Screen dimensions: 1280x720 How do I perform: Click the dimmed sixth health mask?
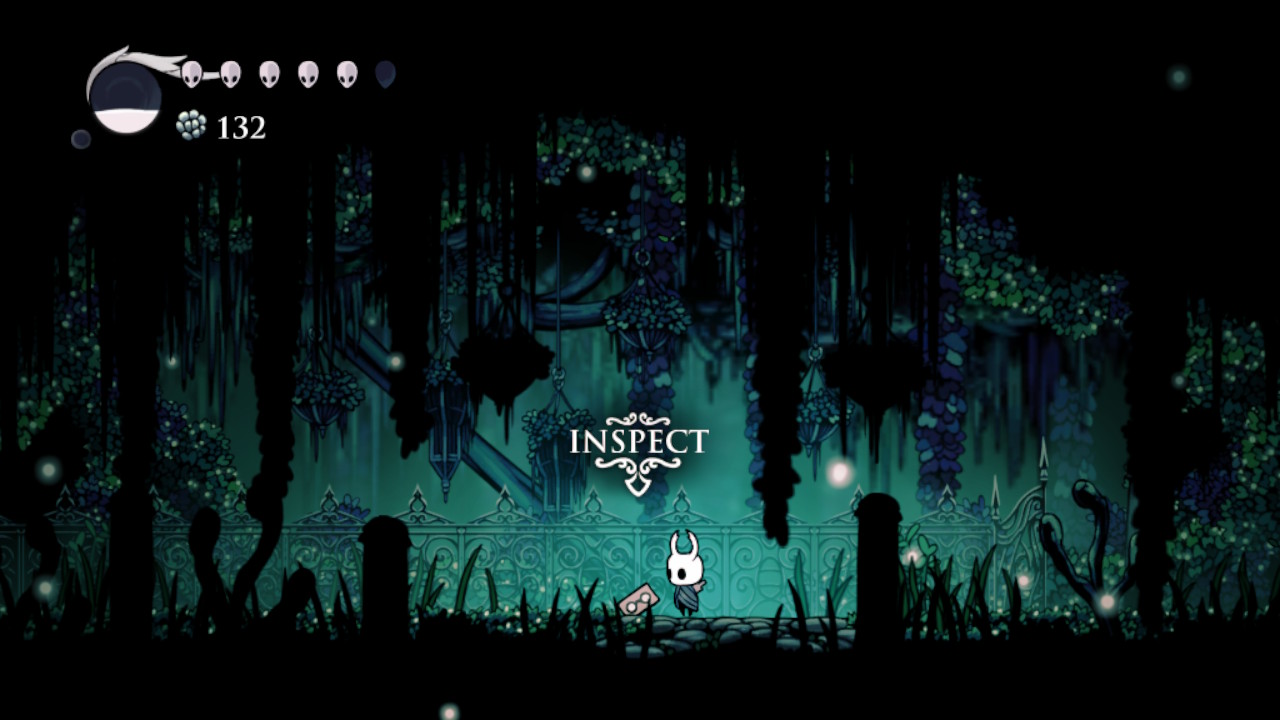386,74
